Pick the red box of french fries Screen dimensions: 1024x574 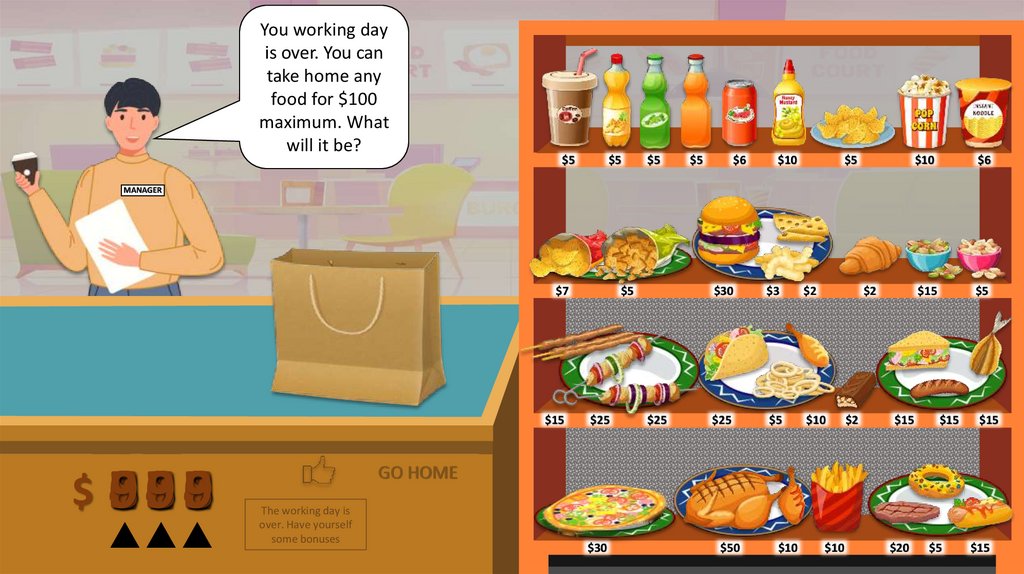pos(837,496)
